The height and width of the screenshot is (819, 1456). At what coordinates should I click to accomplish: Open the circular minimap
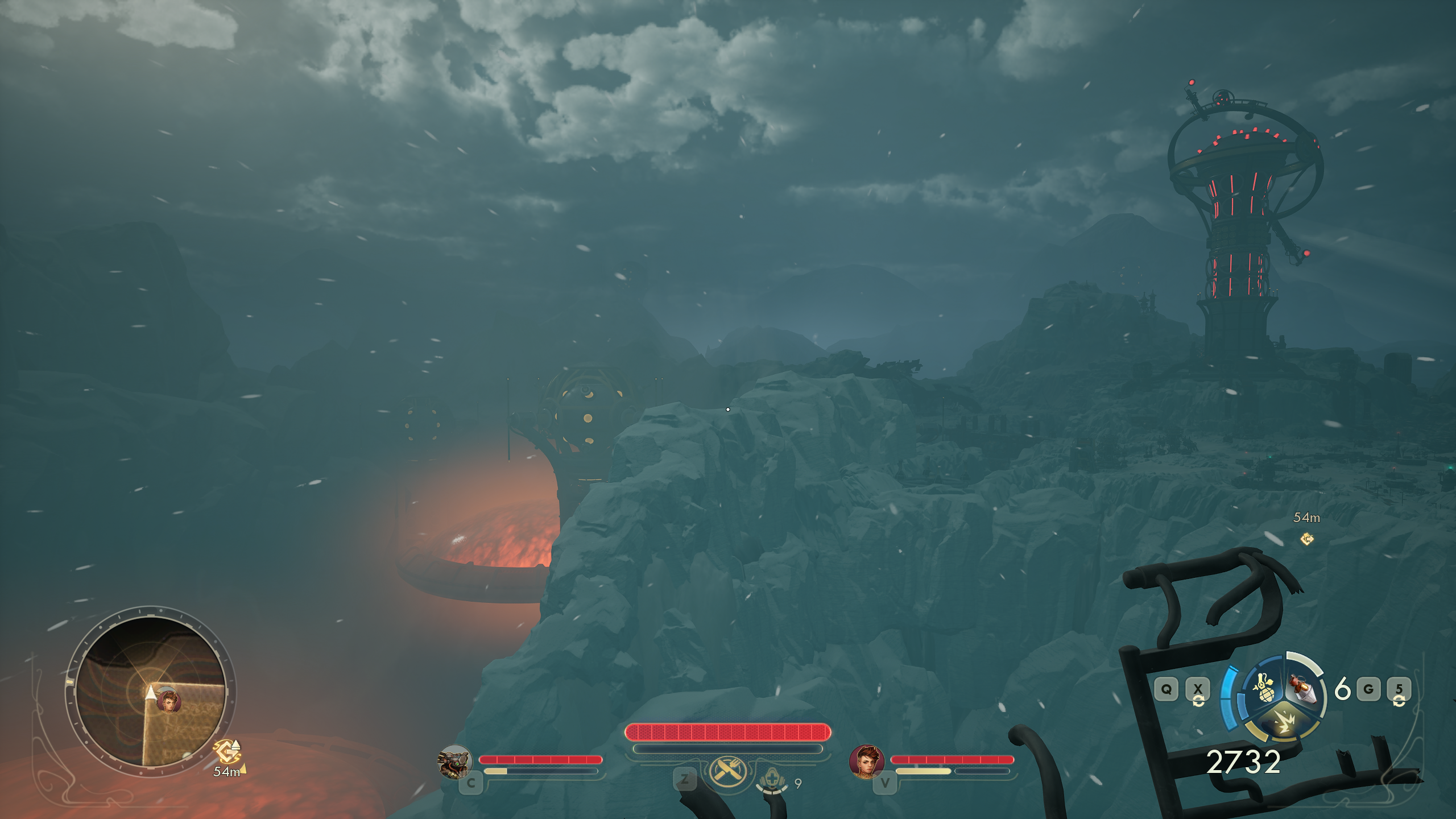pos(151,690)
